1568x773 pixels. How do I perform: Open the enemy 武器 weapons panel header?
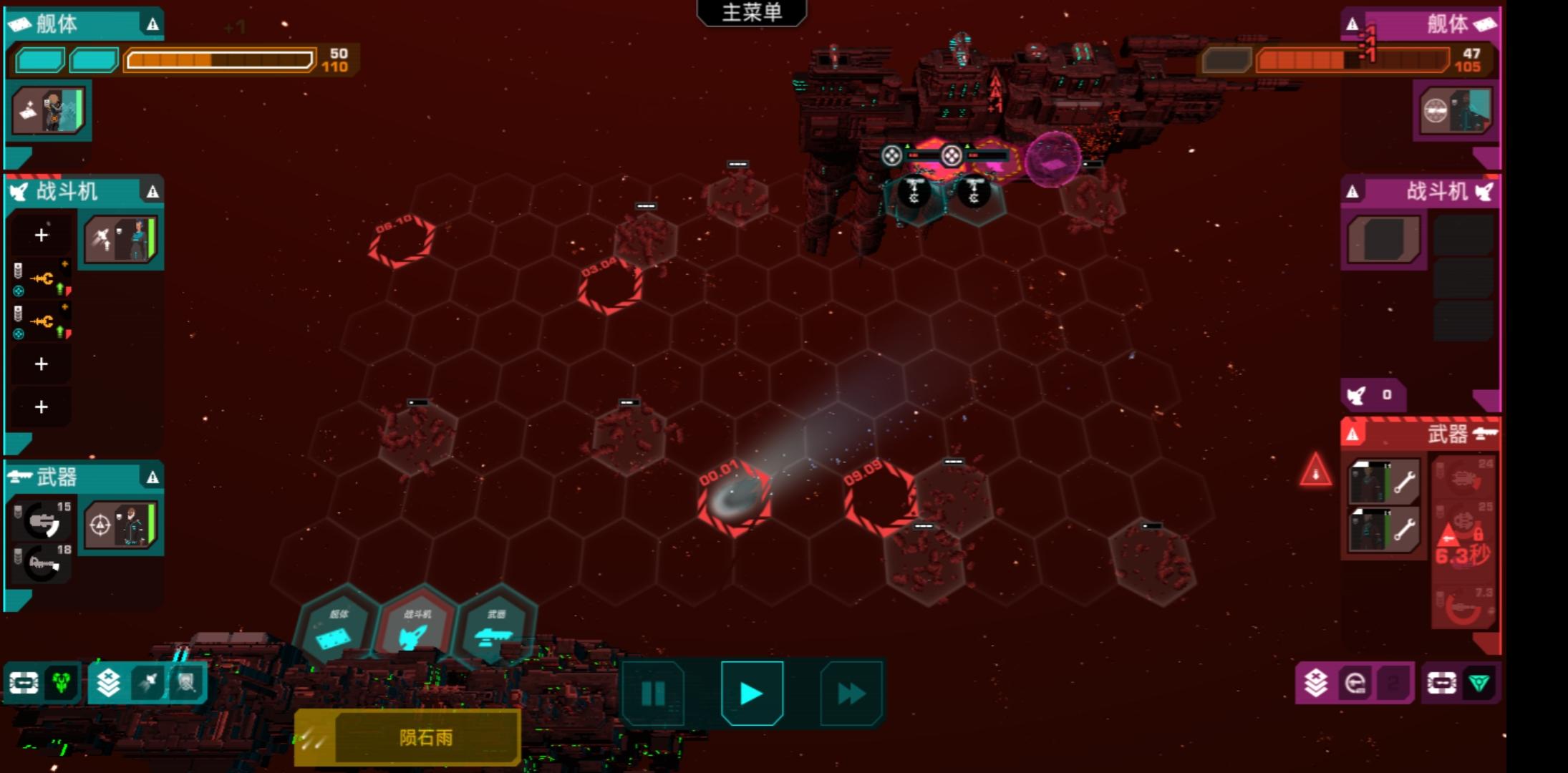[x=1421, y=434]
